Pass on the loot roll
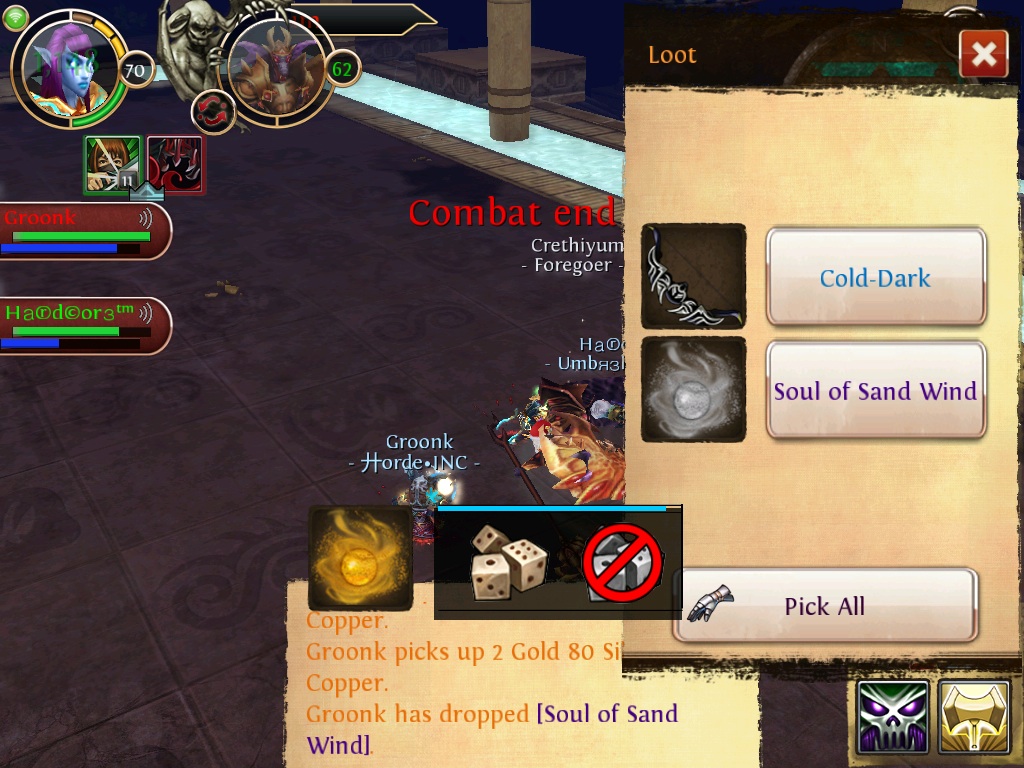Image resolution: width=1024 pixels, height=768 pixels. pyautogui.click(x=620, y=563)
